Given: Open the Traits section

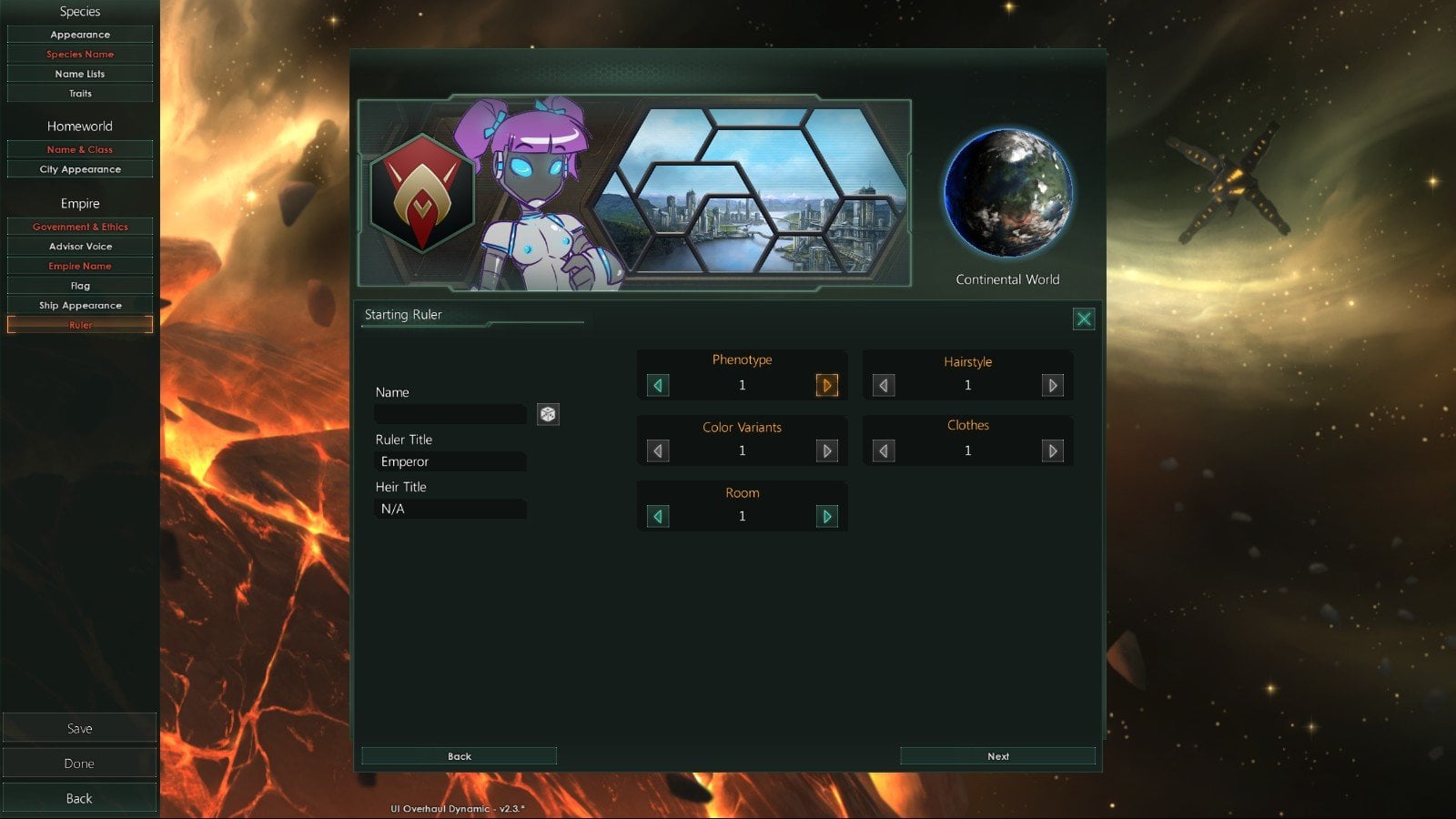Looking at the screenshot, I should point(80,94).
